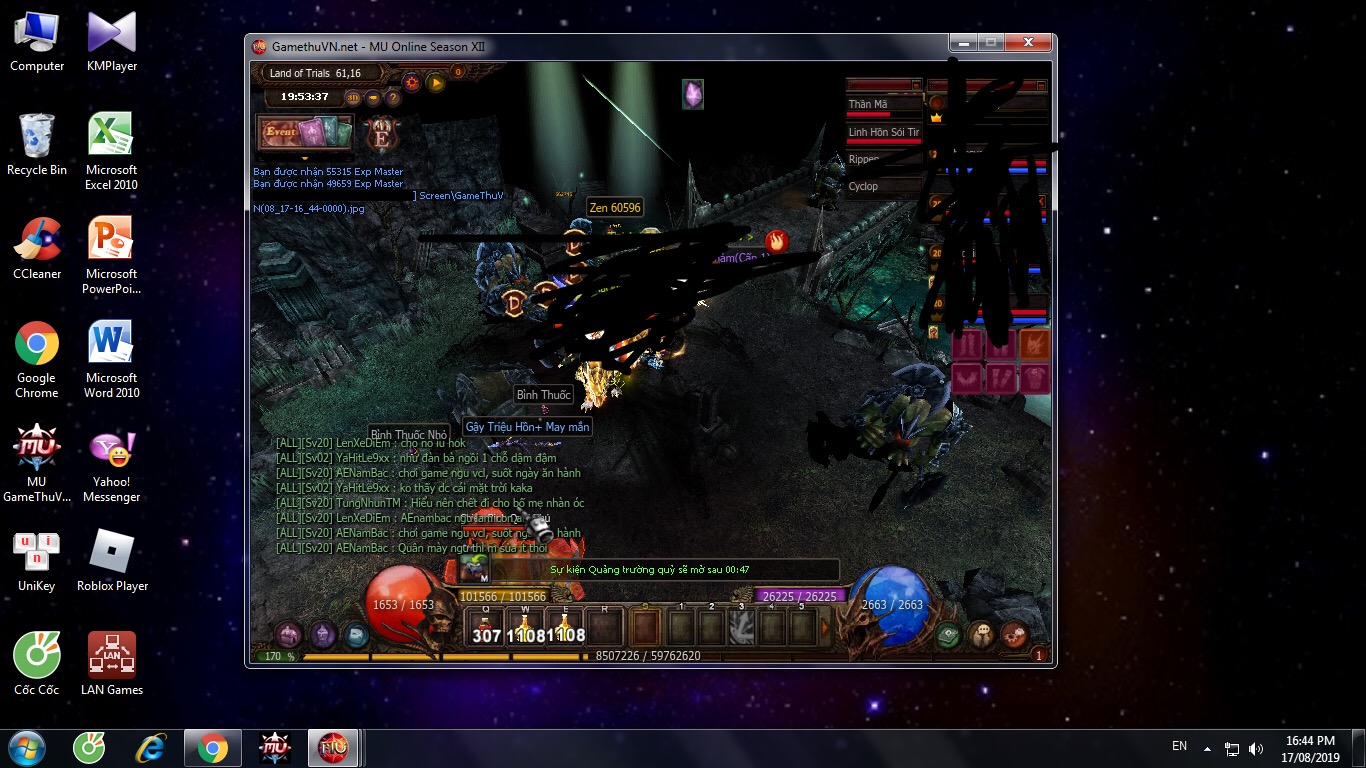Screen dimensions: 1366x768
Task: Use the E slot yellow potion
Action: click(x=565, y=628)
